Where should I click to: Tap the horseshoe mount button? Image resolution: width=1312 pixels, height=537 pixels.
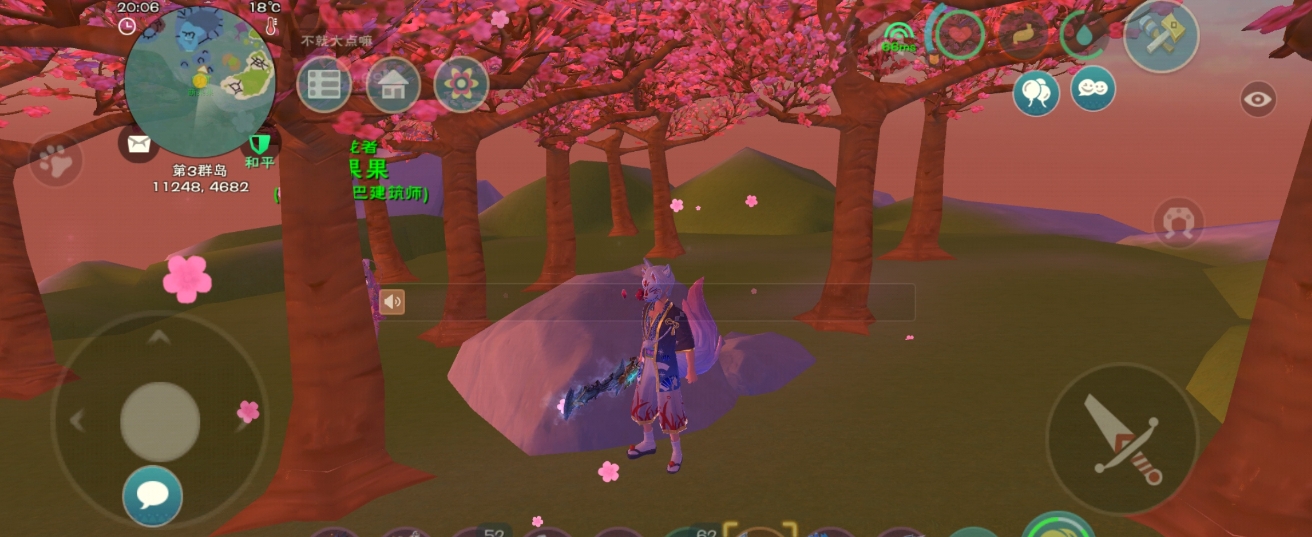(x=1177, y=222)
